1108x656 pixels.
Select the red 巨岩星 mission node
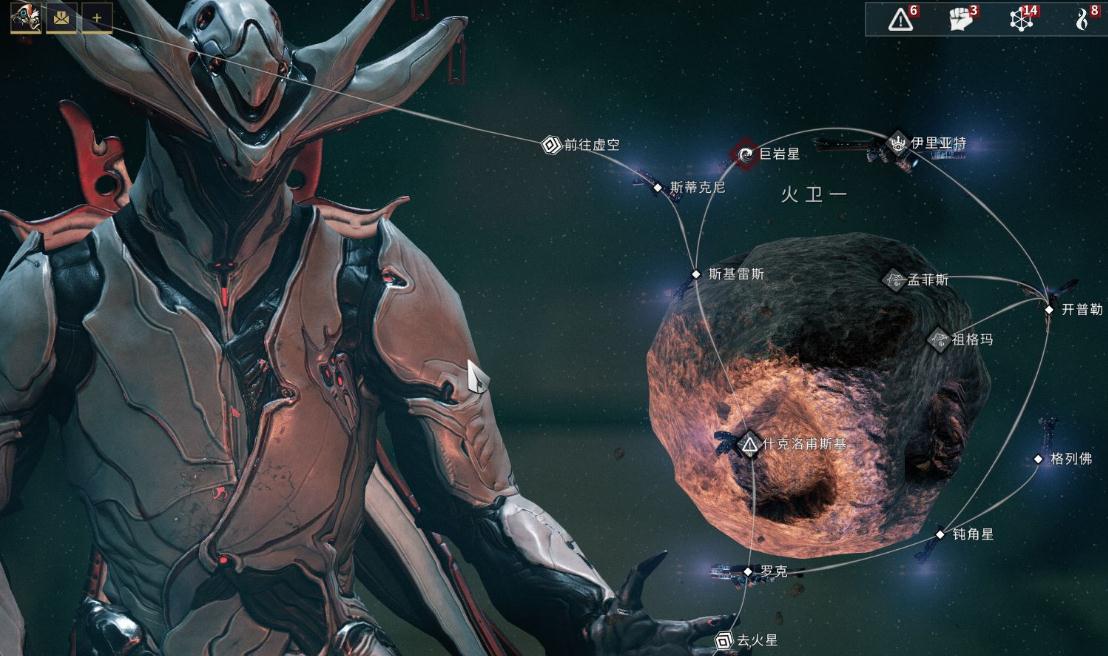[745, 154]
